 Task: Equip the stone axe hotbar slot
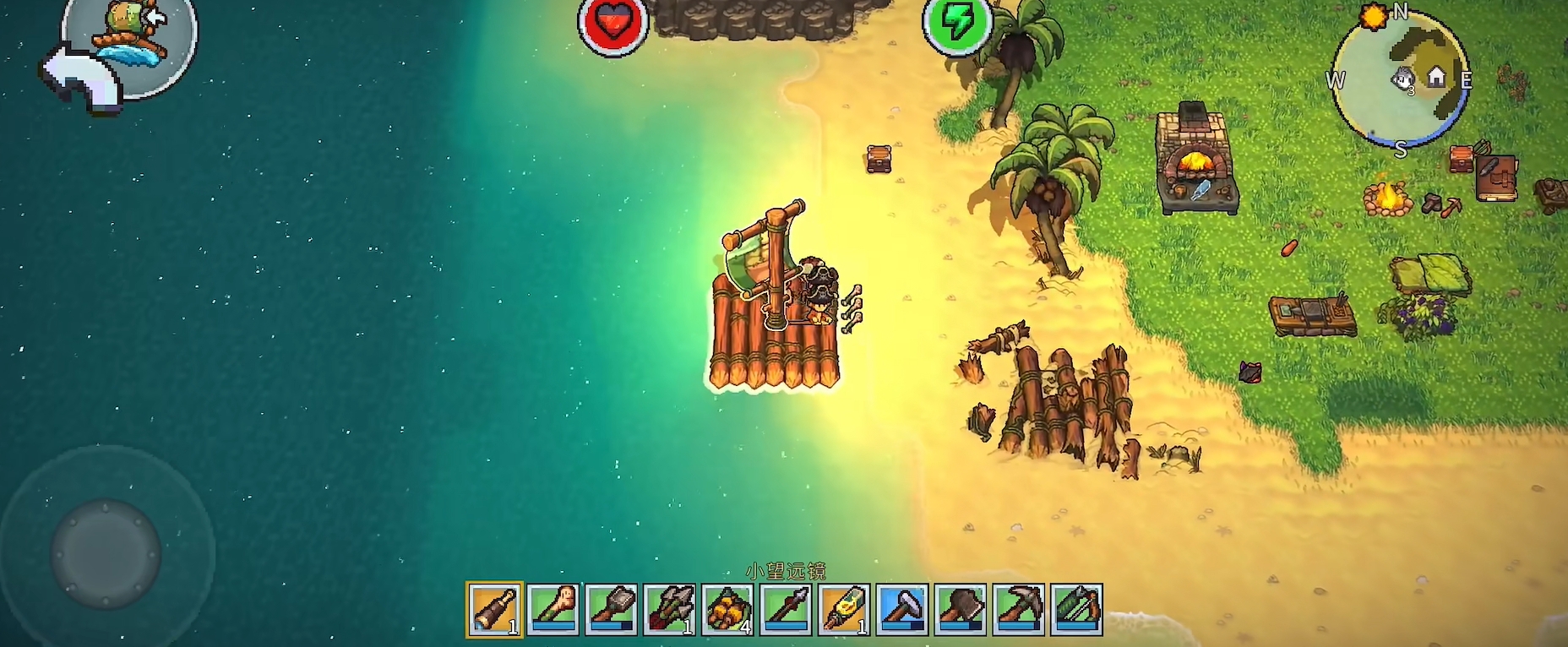961,609
